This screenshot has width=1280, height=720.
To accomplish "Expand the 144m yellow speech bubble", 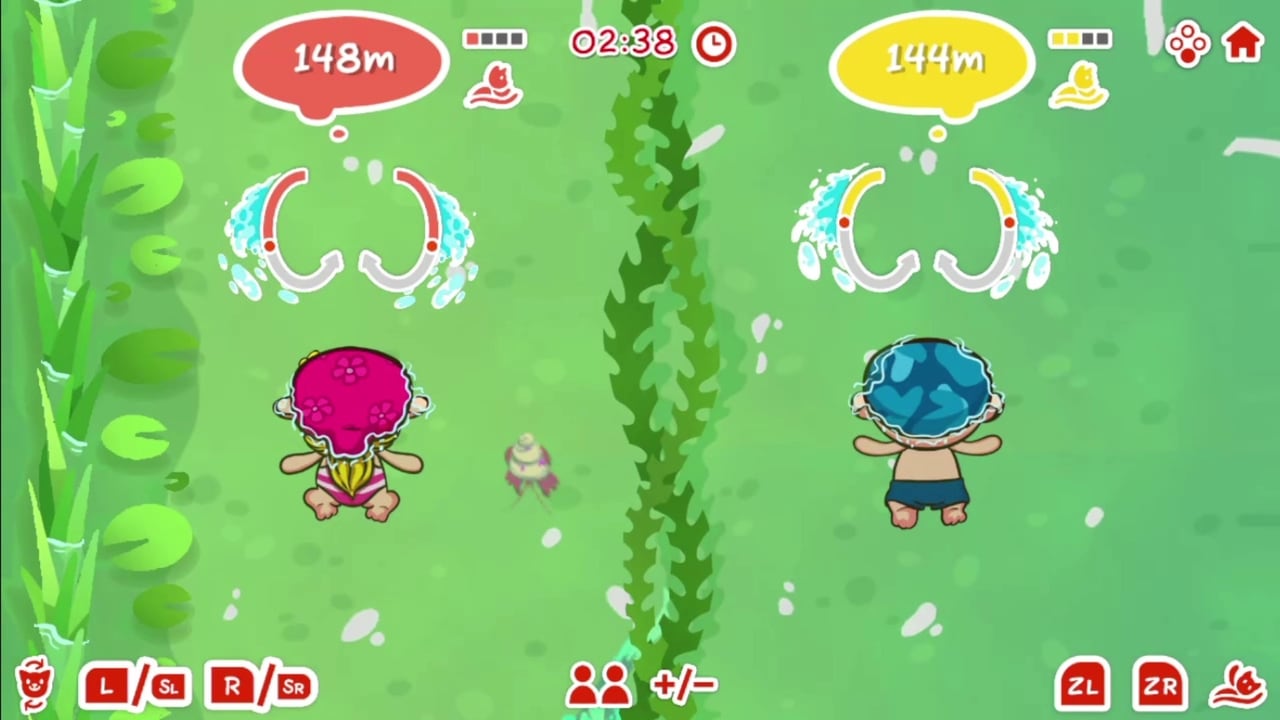I will 933,60.
